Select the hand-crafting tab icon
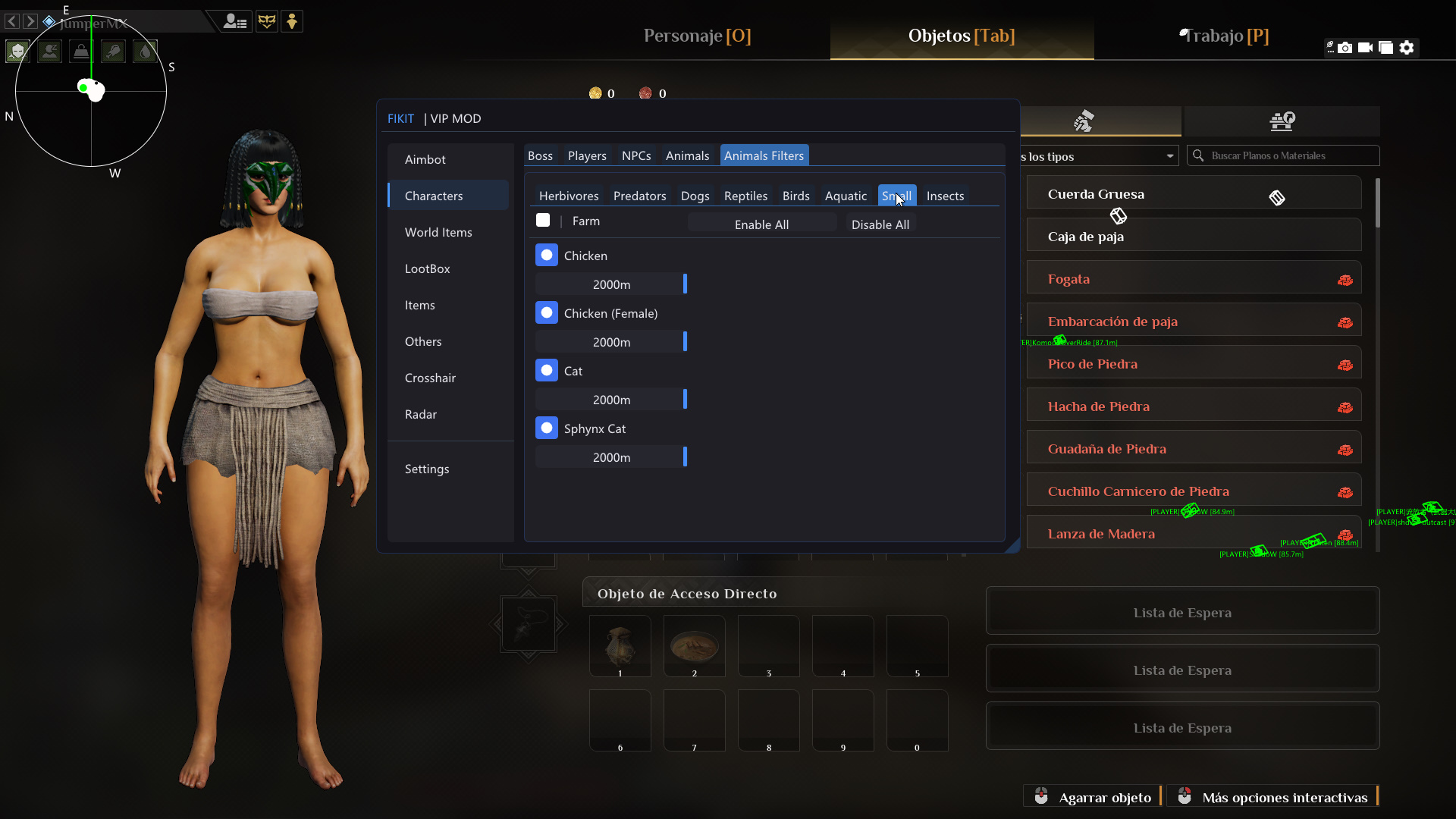The height and width of the screenshot is (819, 1456). 1083,121
